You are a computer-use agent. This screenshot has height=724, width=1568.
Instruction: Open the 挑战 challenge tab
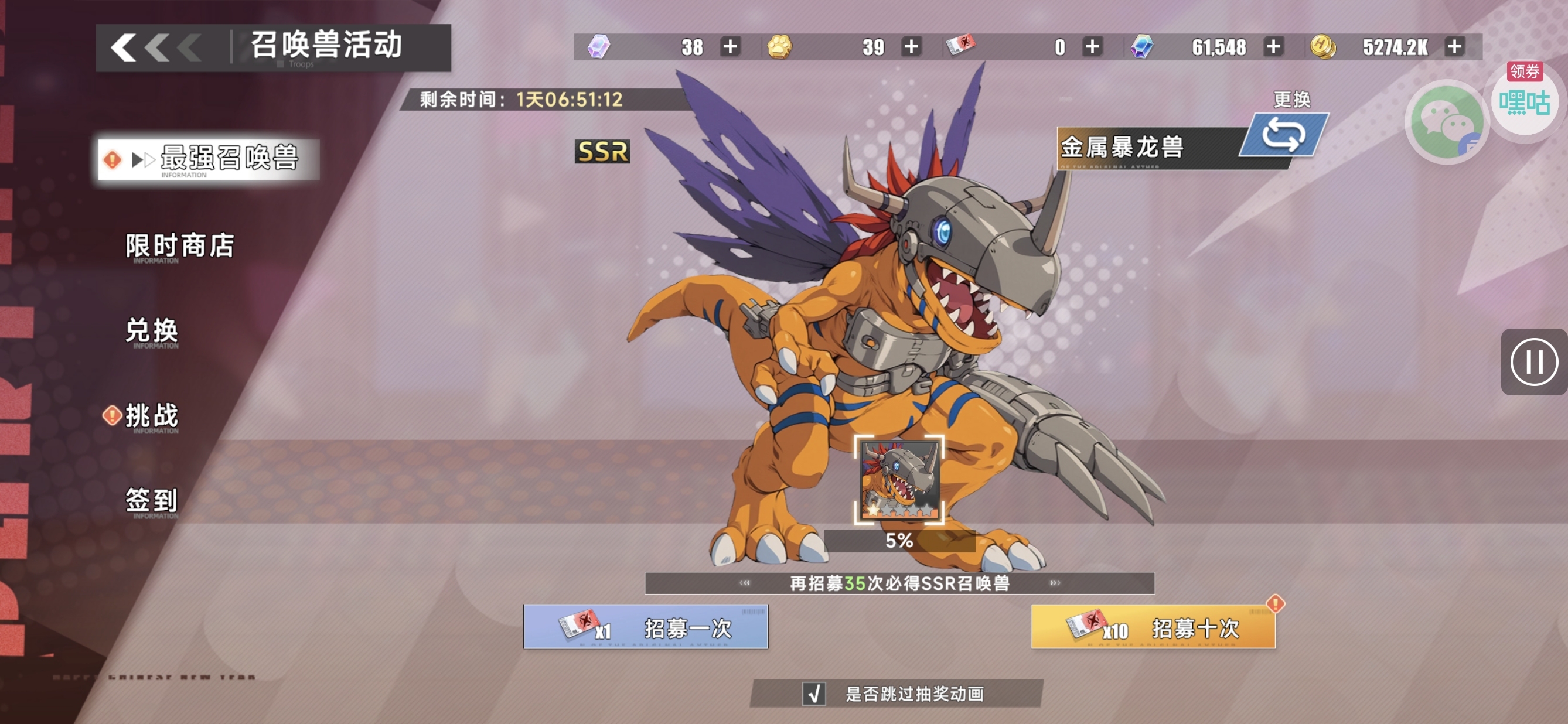(152, 416)
